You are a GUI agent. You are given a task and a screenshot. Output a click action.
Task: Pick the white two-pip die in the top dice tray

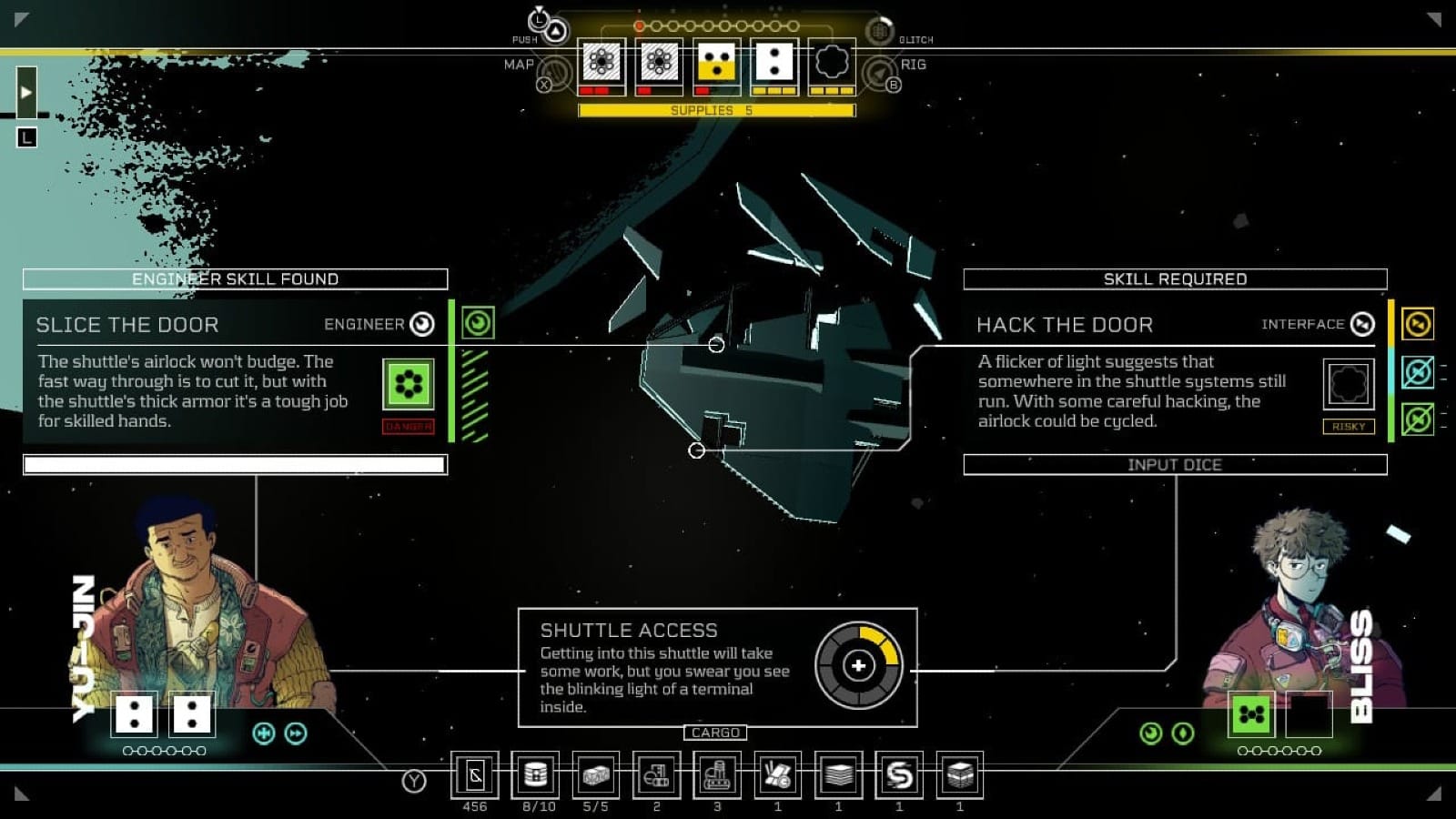click(774, 63)
